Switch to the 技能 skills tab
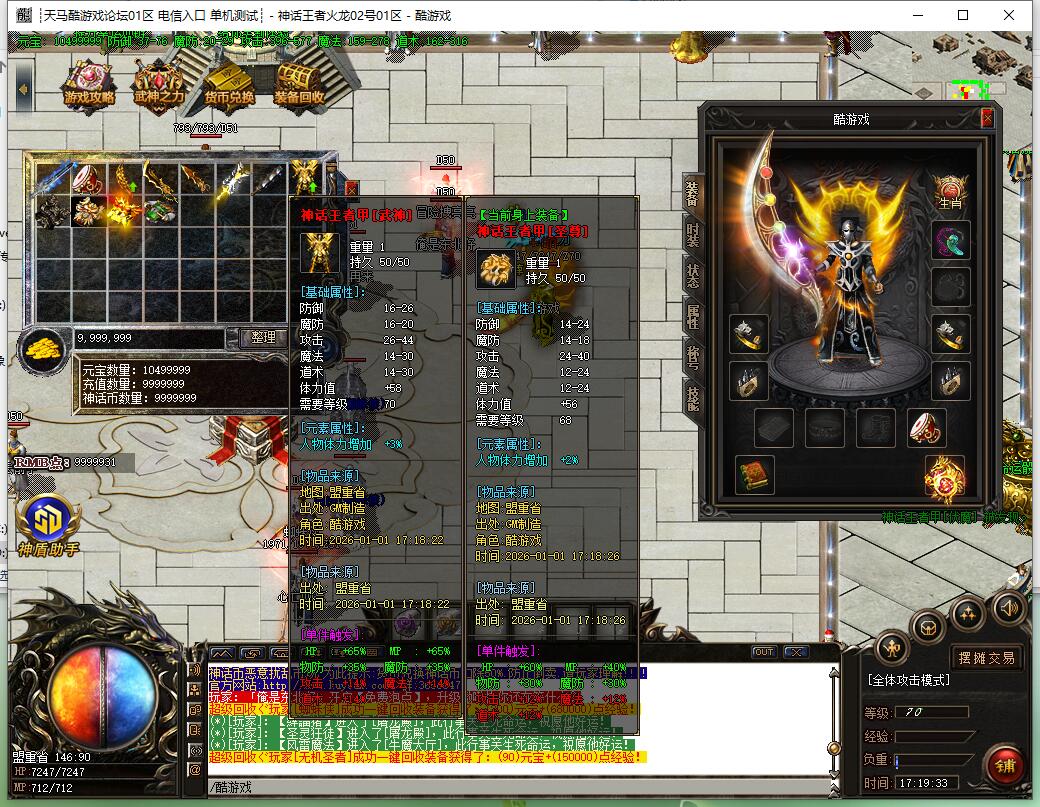 tap(691, 399)
